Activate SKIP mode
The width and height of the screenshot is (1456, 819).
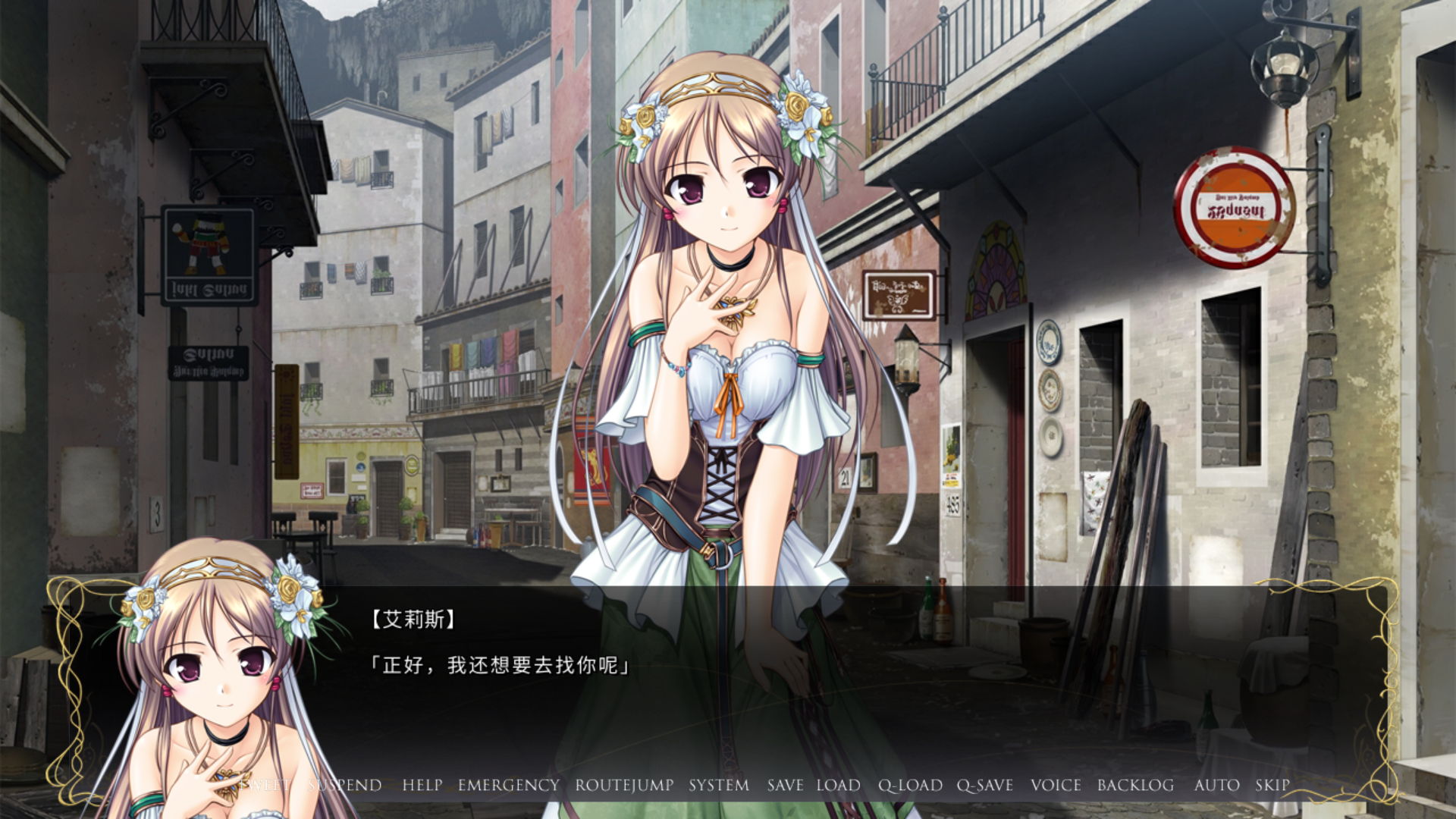pos(1272,786)
